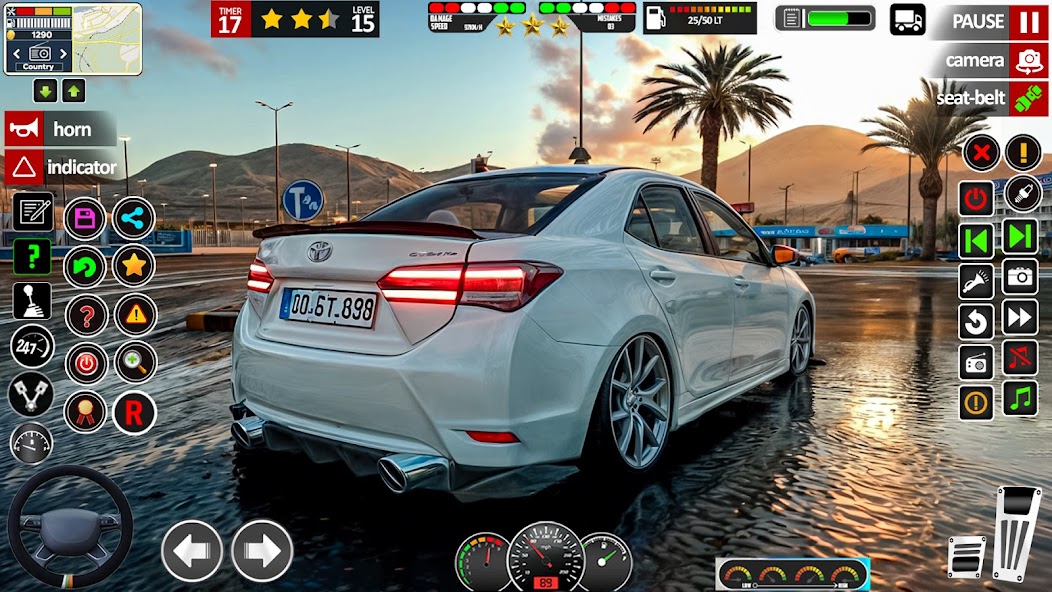Viewport: 1052px width, 592px height.
Task: Toggle the flashlight headlights icon
Action: 977,281
